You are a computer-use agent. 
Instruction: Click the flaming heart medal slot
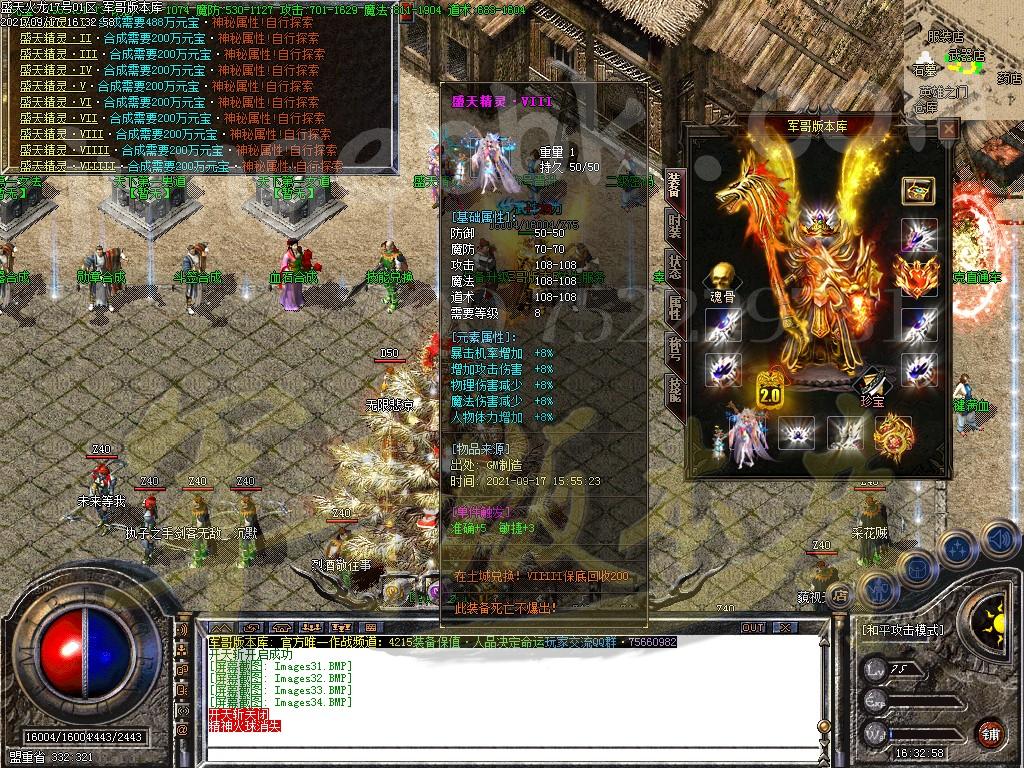coord(916,276)
